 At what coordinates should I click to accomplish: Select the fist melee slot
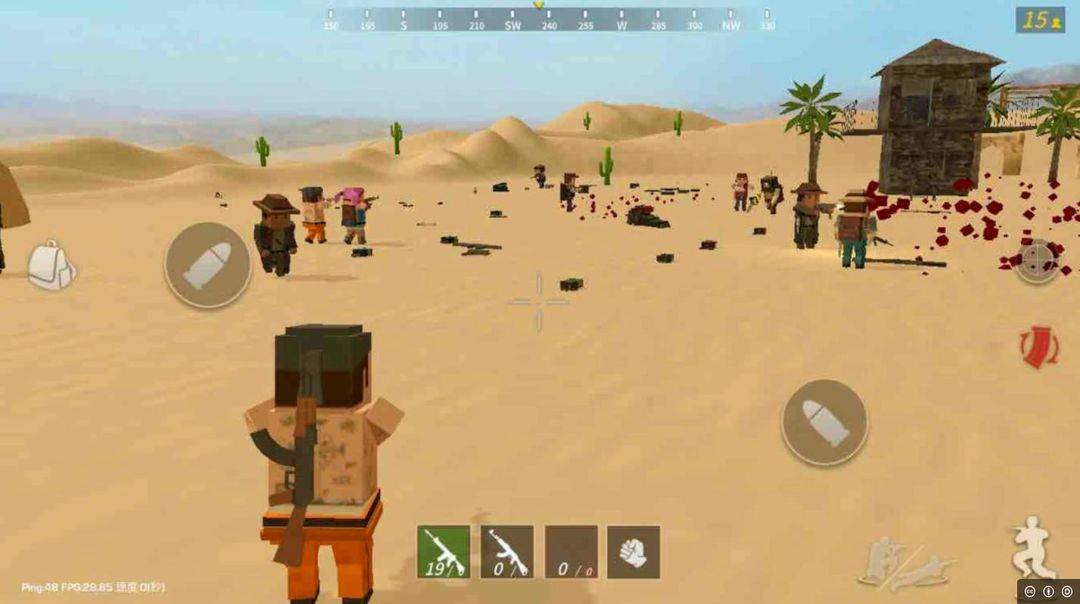(633, 552)
